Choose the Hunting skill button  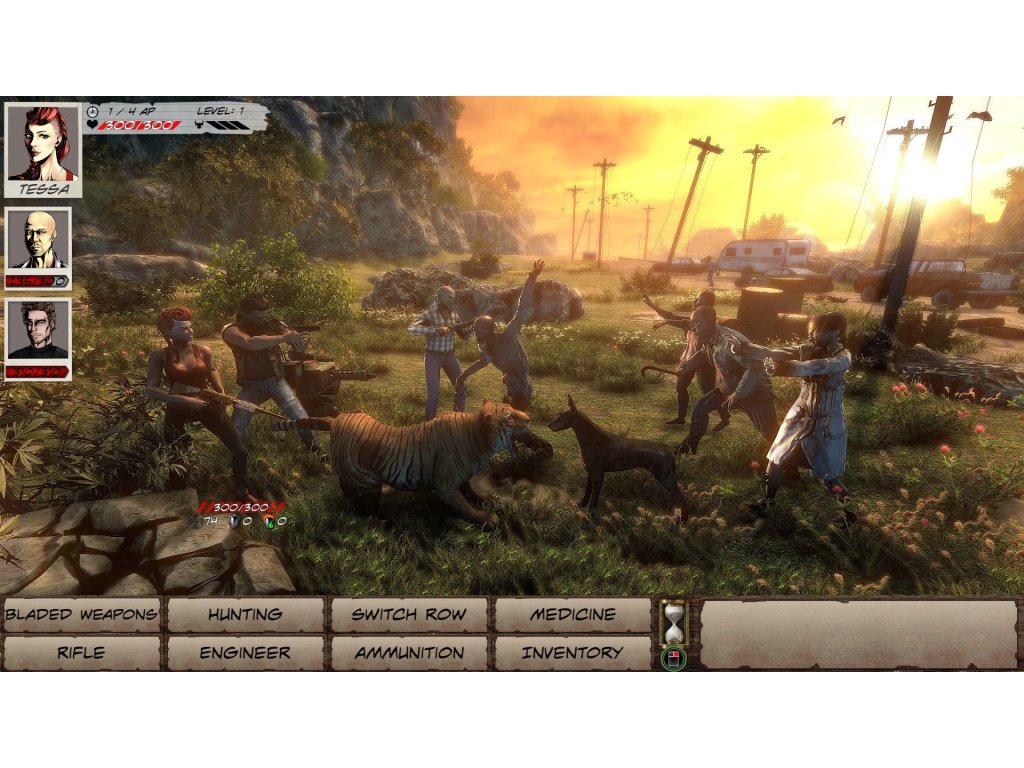(x=245, y=615)
